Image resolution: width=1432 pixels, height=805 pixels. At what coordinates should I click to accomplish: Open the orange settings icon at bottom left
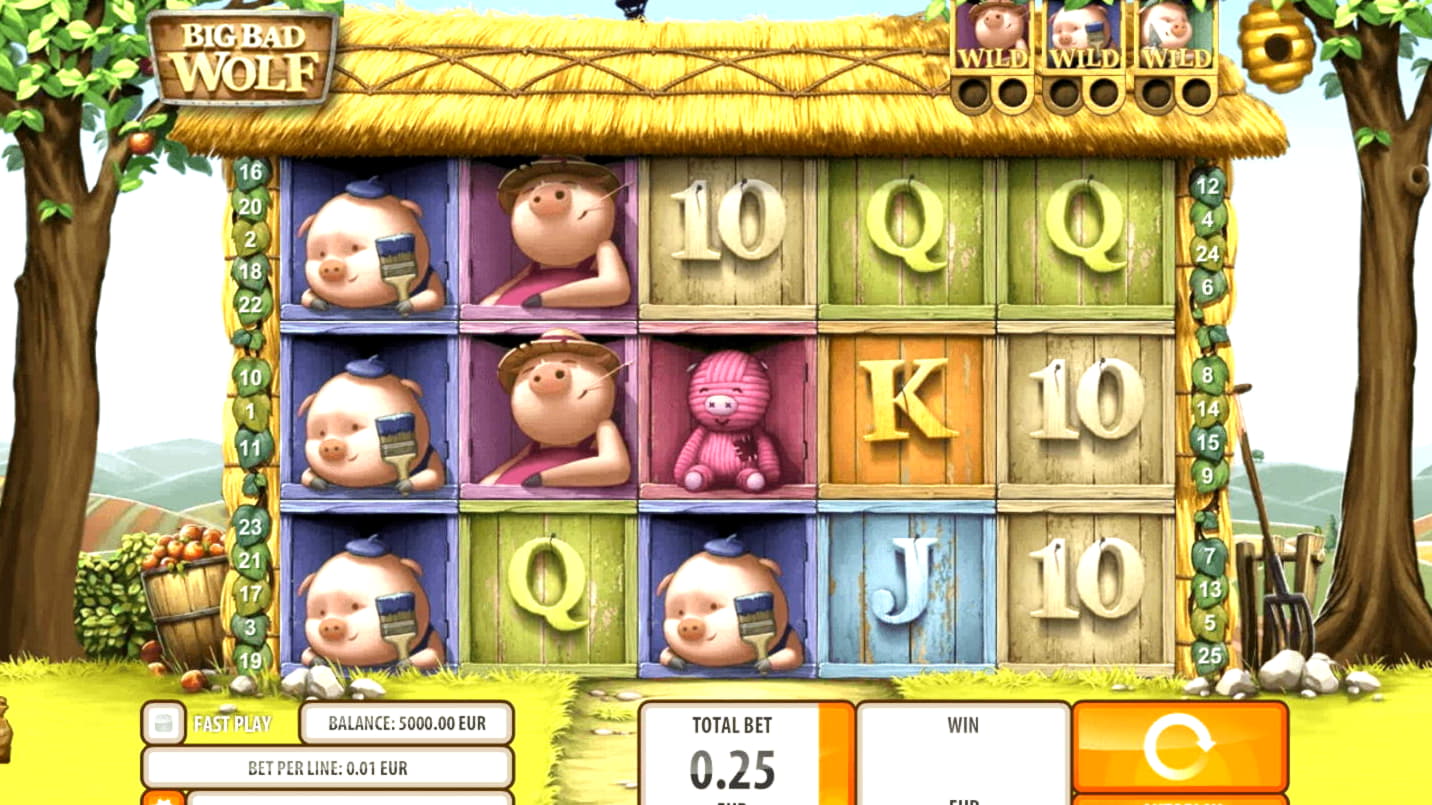click(x=162, y=799)
